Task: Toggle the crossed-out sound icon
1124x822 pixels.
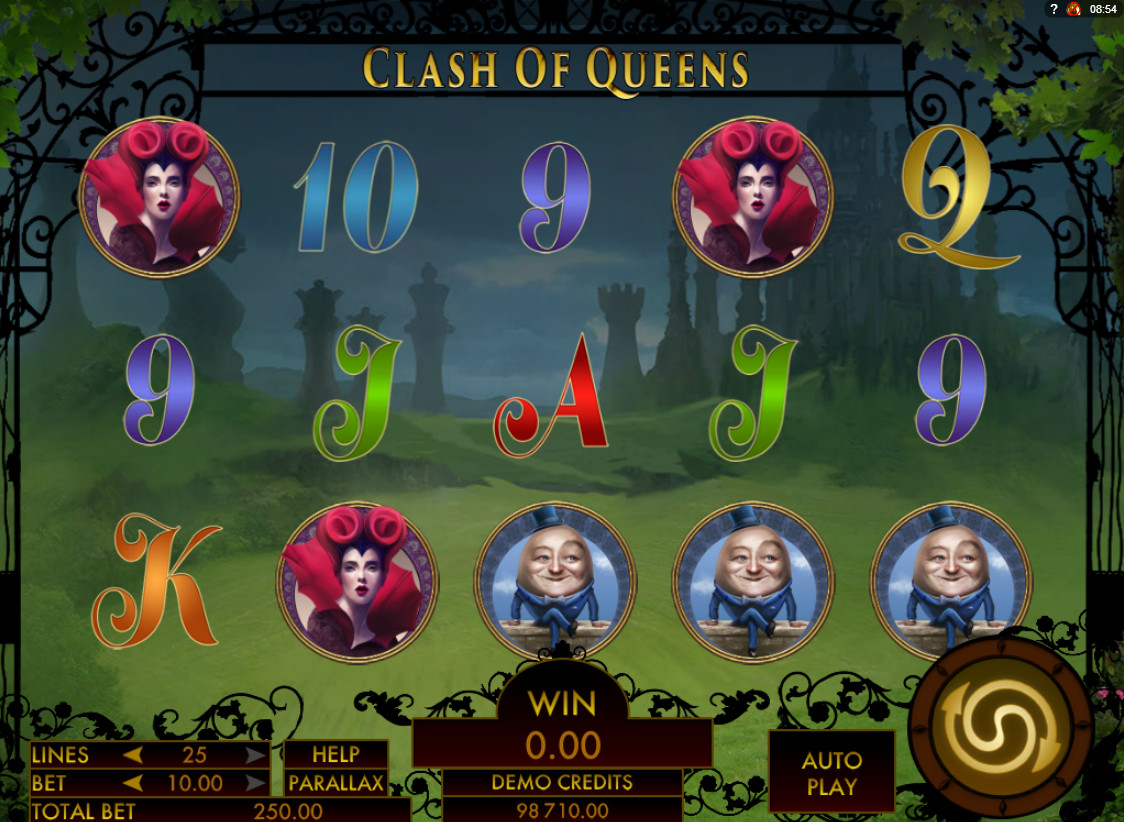Action: pos(1075,9)
